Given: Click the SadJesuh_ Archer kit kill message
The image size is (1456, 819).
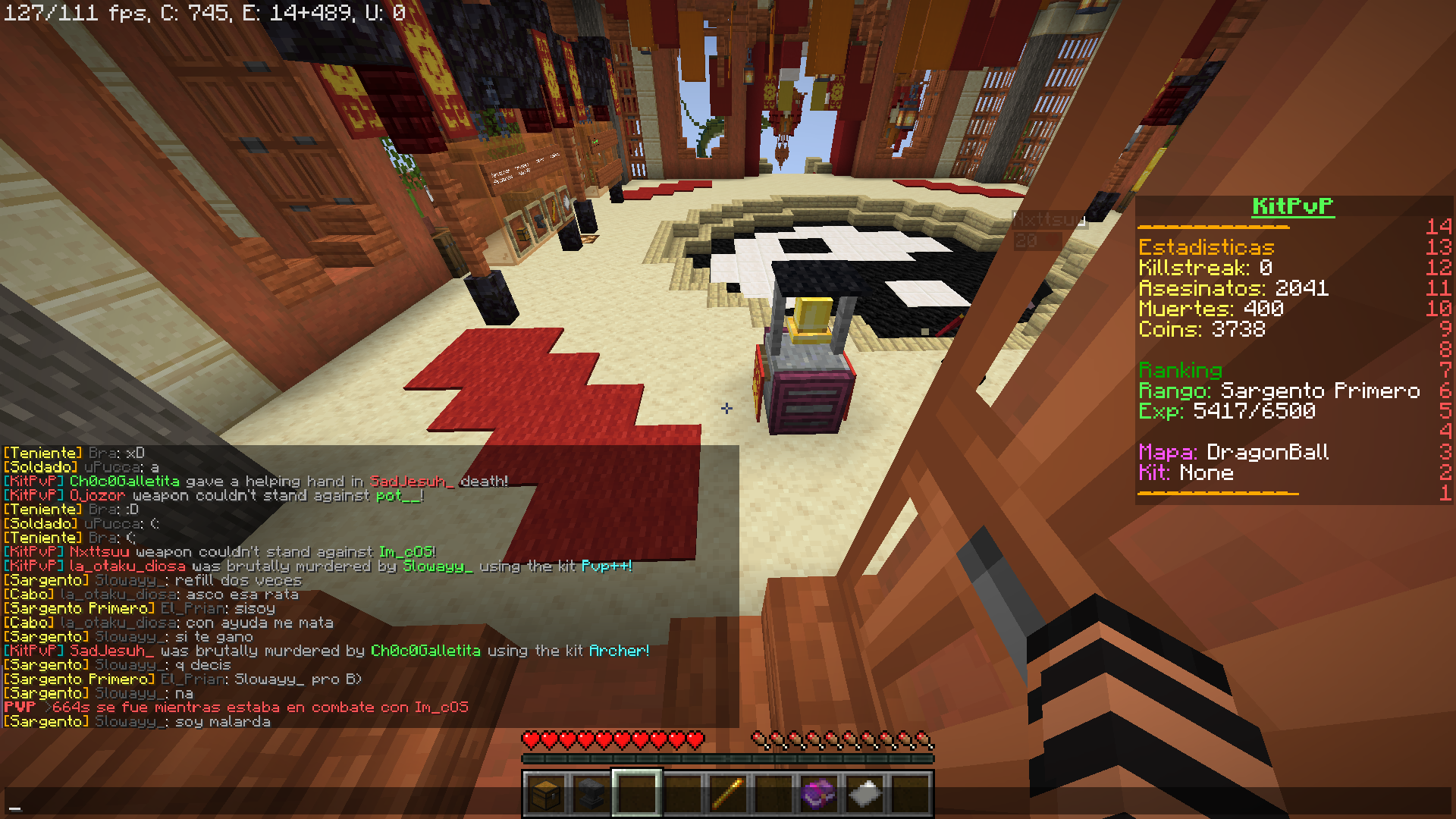Looking at the screenshot, I should (326, 651).
